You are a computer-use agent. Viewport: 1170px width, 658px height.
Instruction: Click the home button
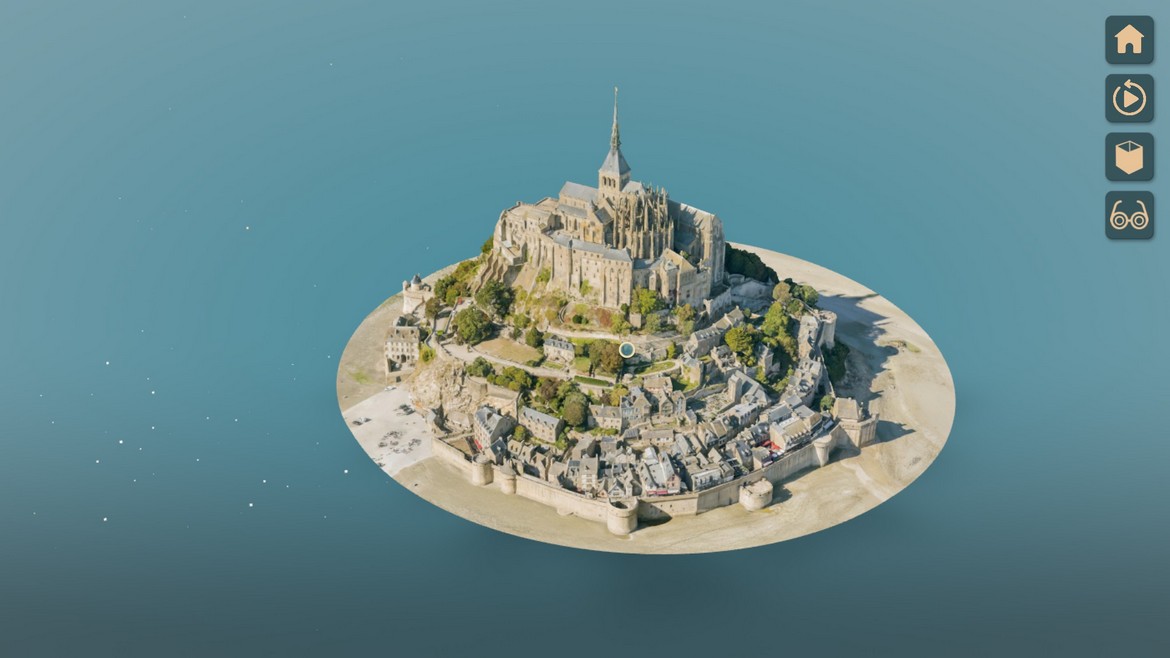(1129, 40)
